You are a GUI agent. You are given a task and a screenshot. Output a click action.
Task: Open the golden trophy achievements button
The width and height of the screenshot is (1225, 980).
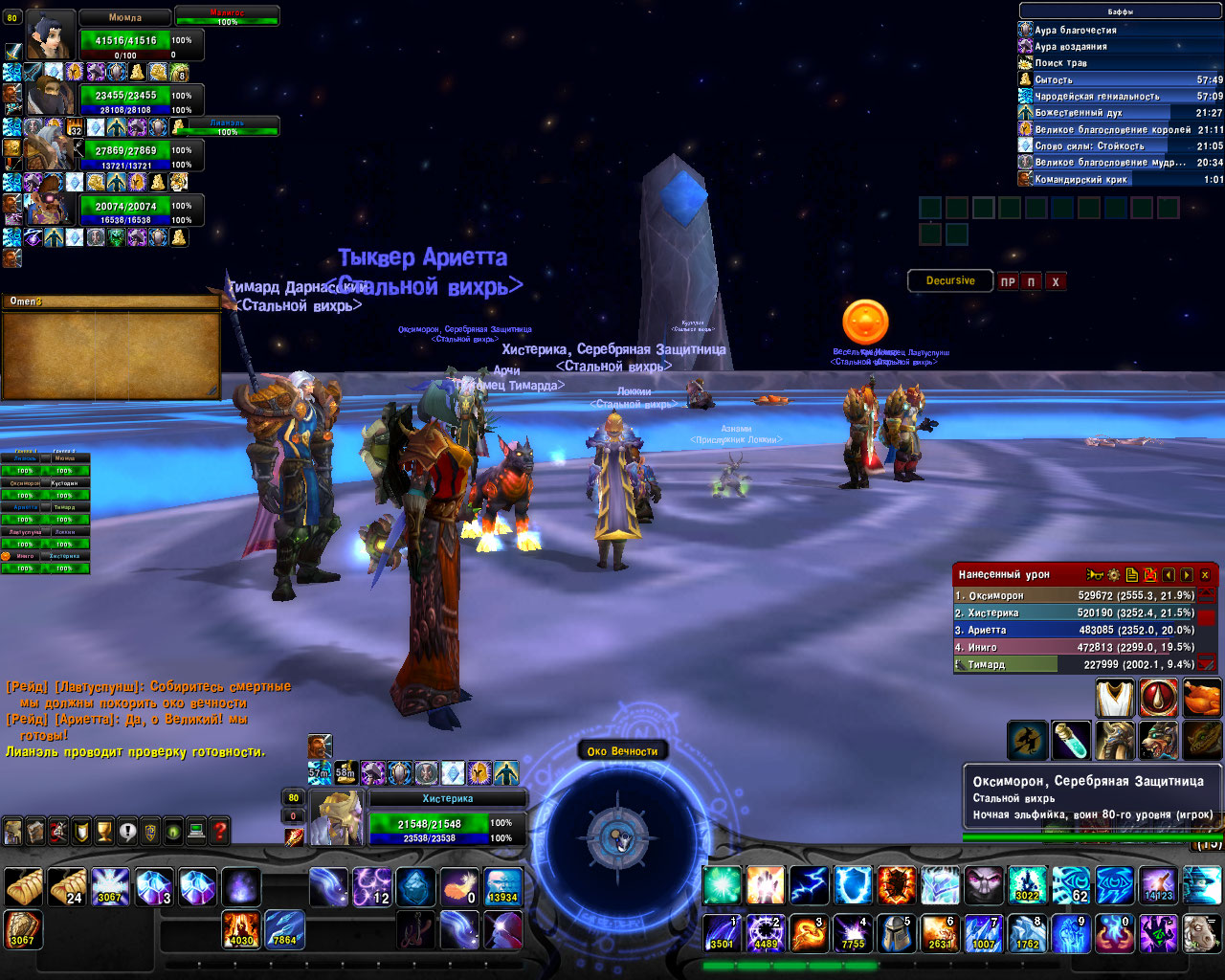click(104, 832)
